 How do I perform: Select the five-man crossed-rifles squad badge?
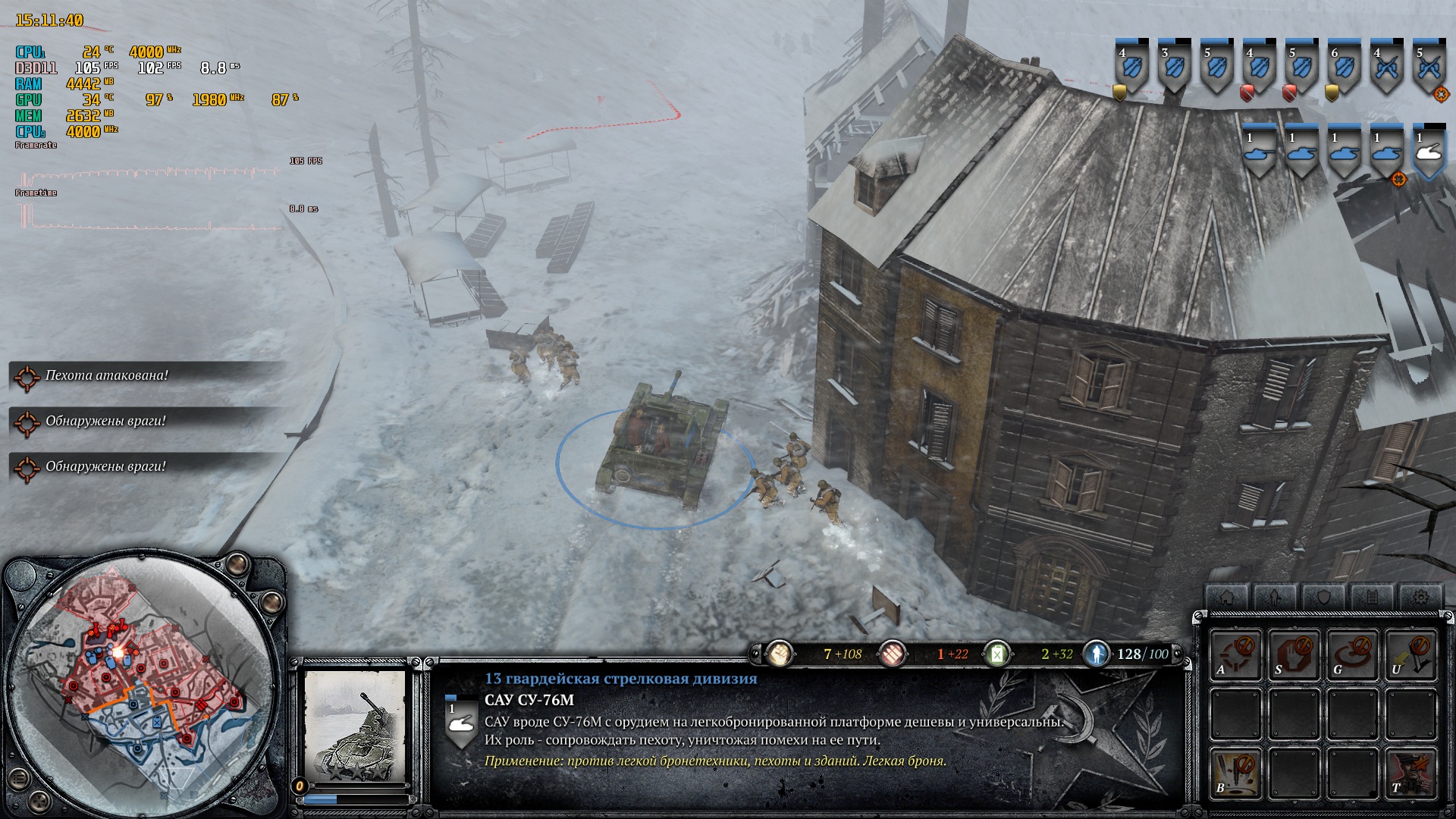click(1429, 68)
